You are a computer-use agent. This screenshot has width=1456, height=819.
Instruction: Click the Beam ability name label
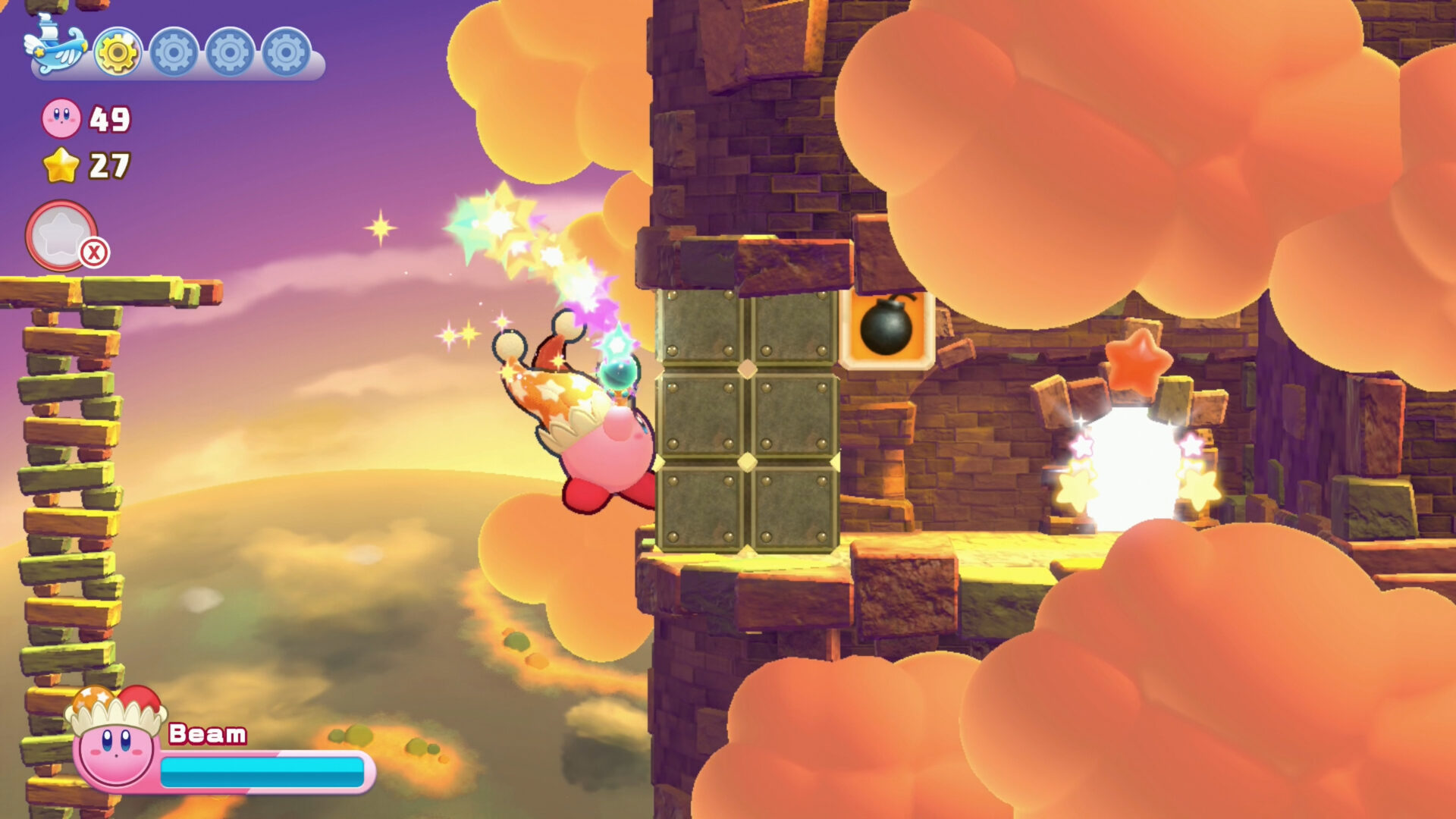(x=206, y=735)
